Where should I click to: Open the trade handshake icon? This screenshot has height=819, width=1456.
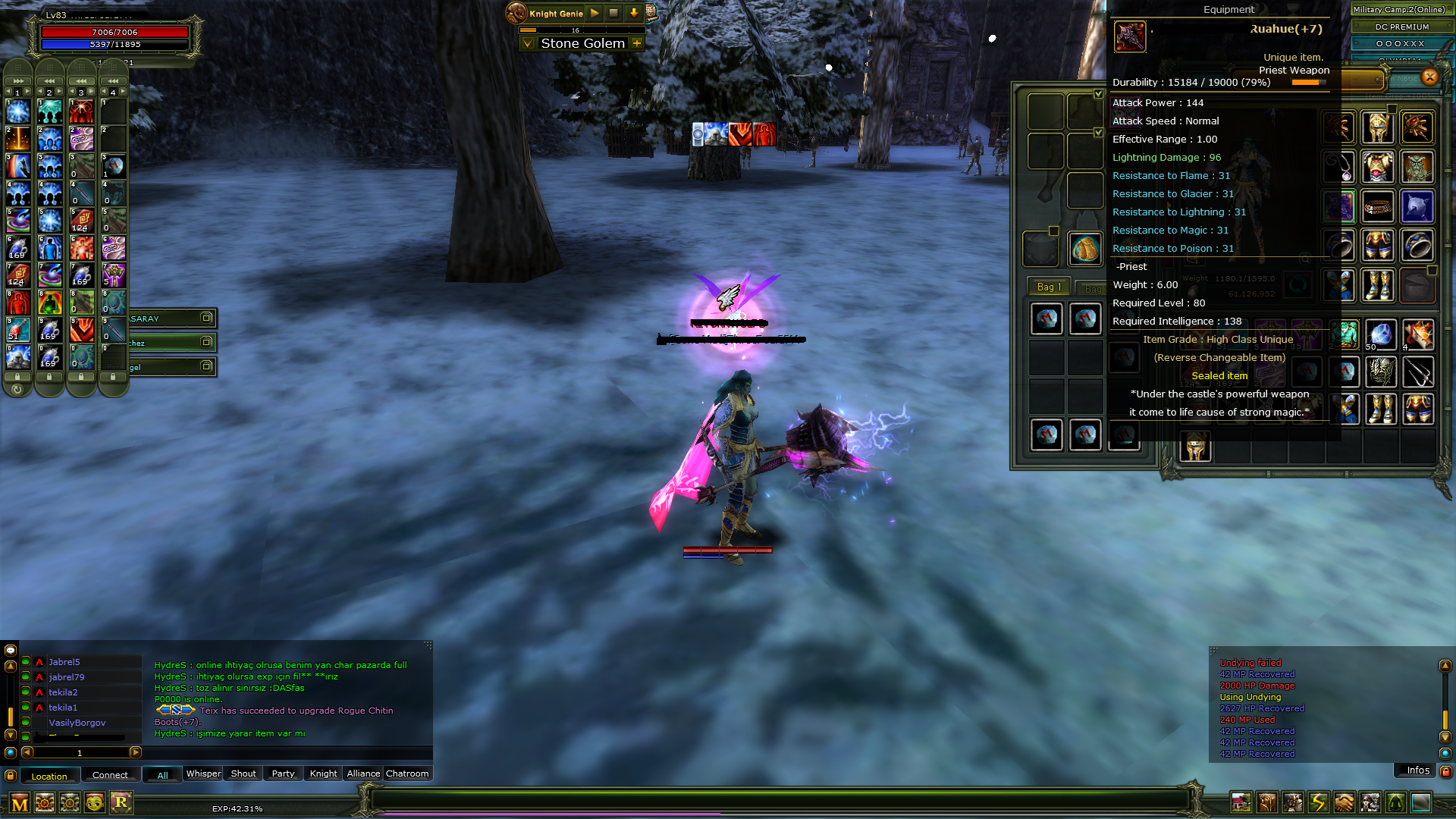[x=1344, y=804]
